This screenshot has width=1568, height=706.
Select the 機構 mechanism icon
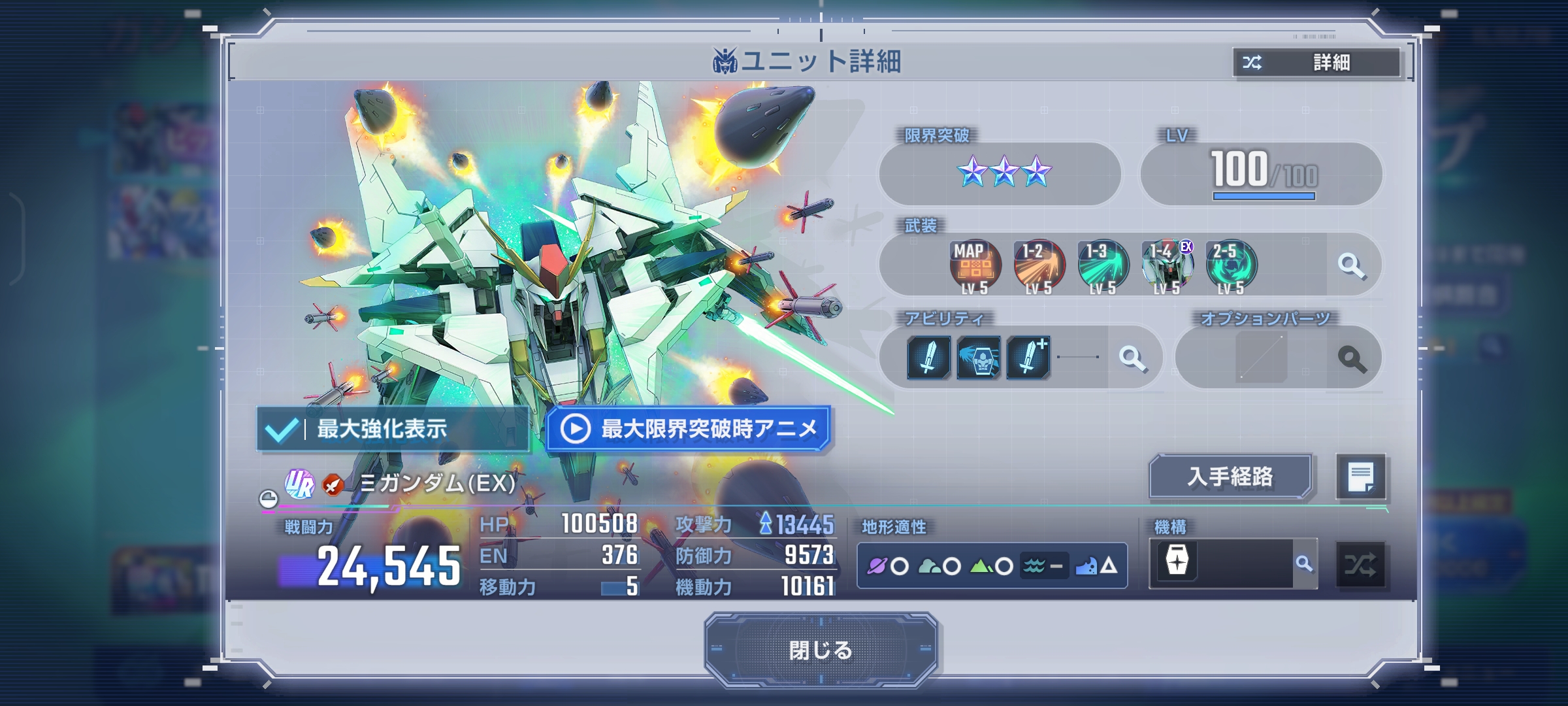pos(1177,562)
